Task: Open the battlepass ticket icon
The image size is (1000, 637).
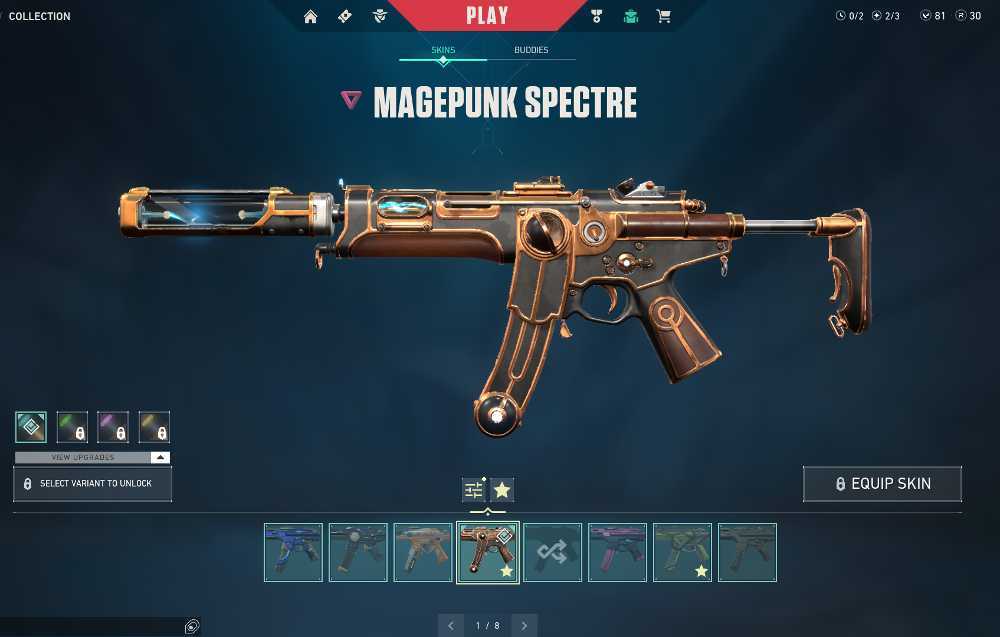Action: click(x=345, y=16)
